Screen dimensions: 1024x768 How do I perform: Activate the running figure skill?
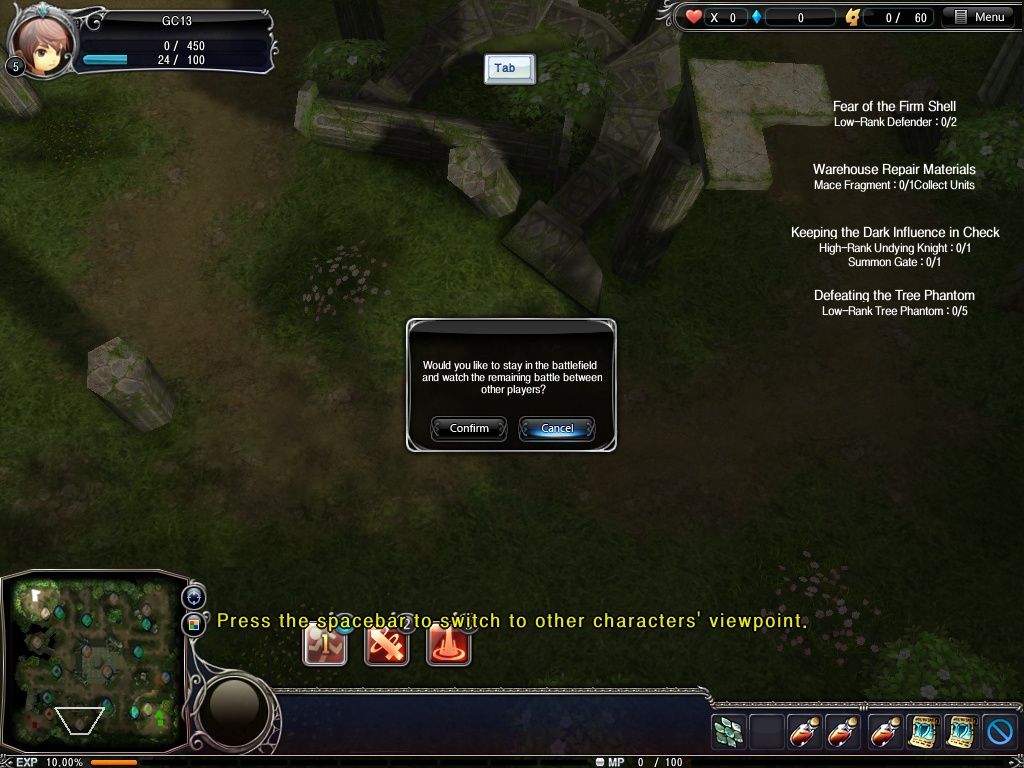tap(325, 645)
